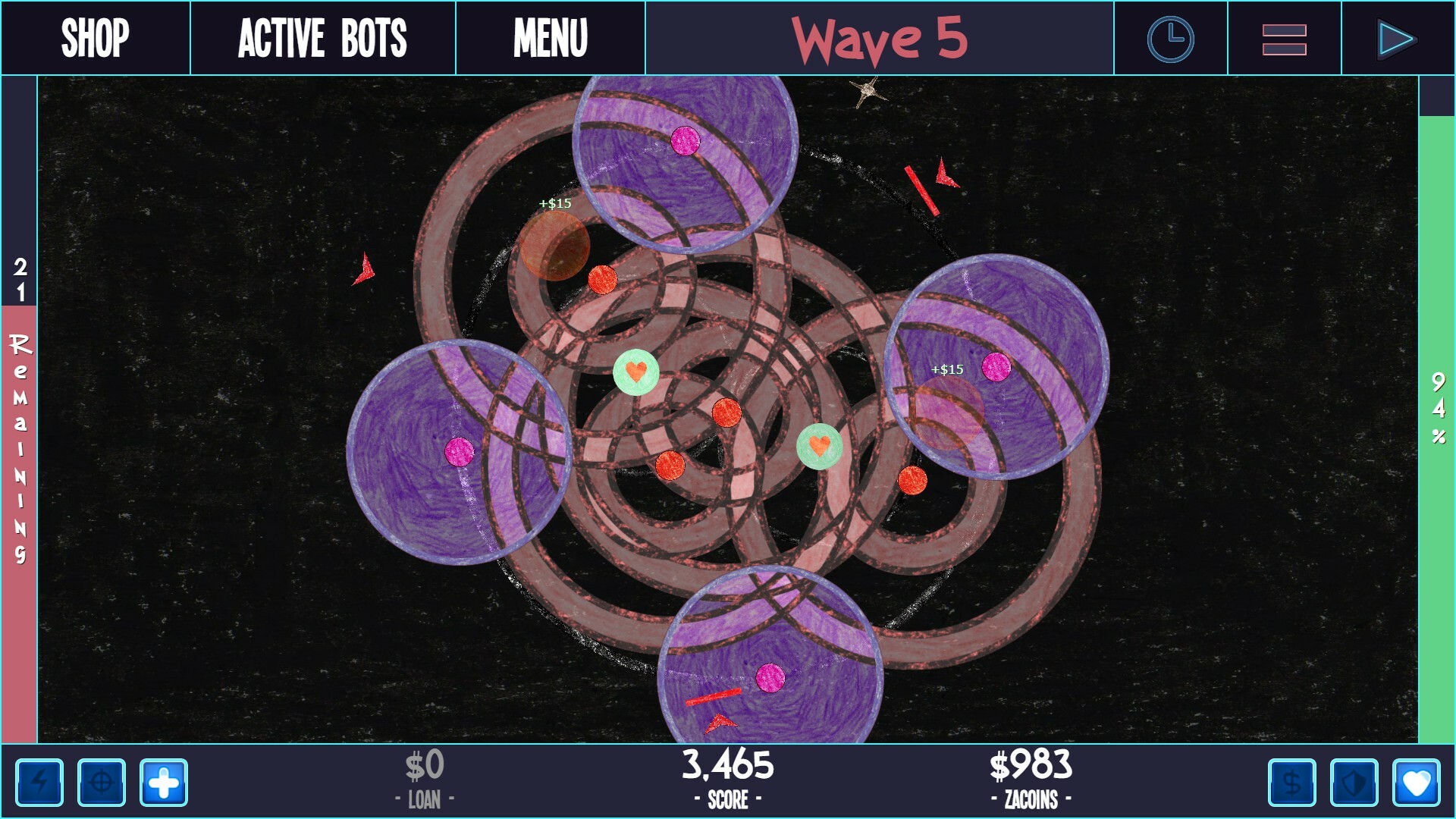The image size is (1456, 819).
Task: Click the green 94% progress bar
Action: click(x=1436, y=409)
